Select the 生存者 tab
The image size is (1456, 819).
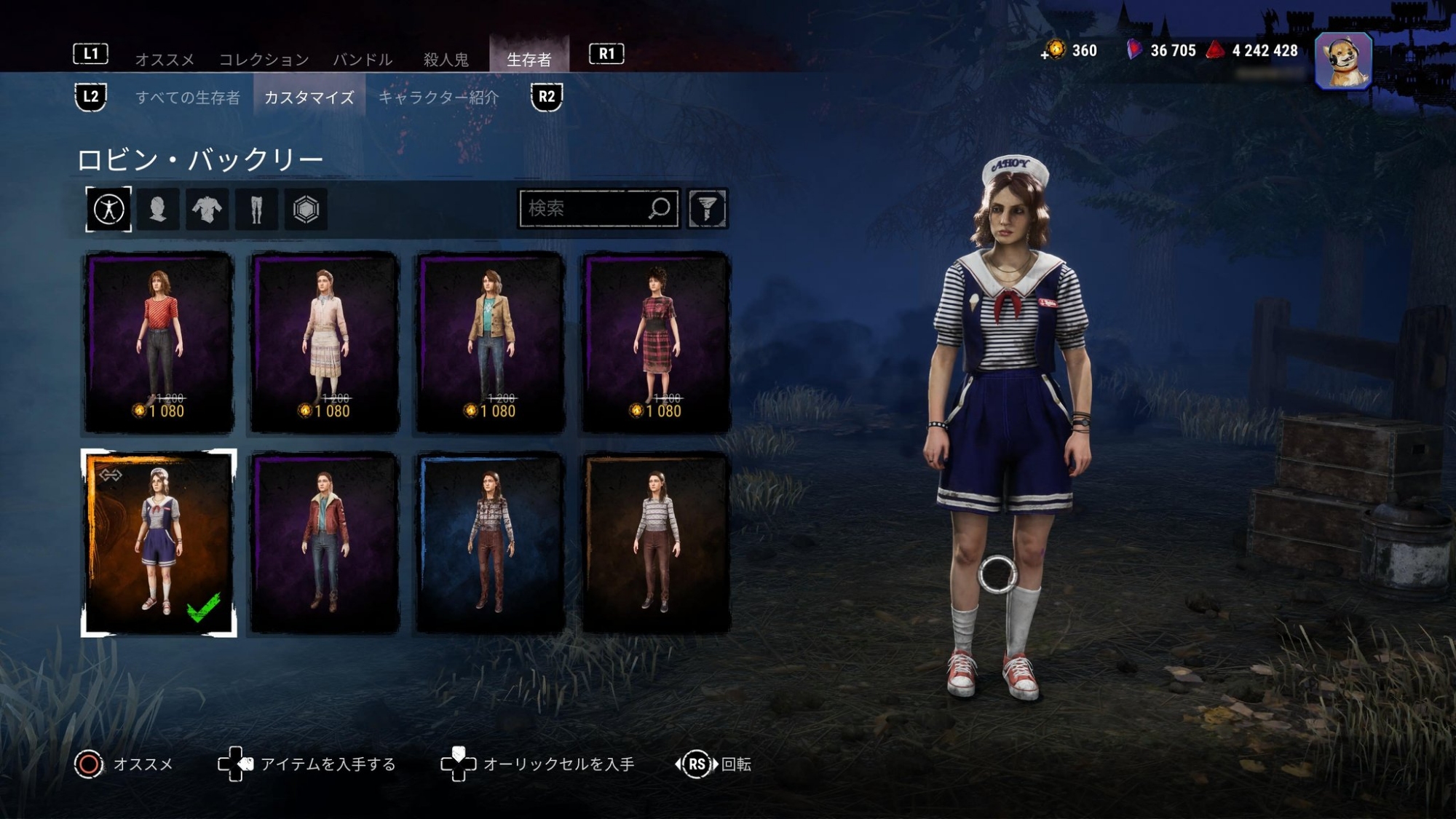click(529, 58)
